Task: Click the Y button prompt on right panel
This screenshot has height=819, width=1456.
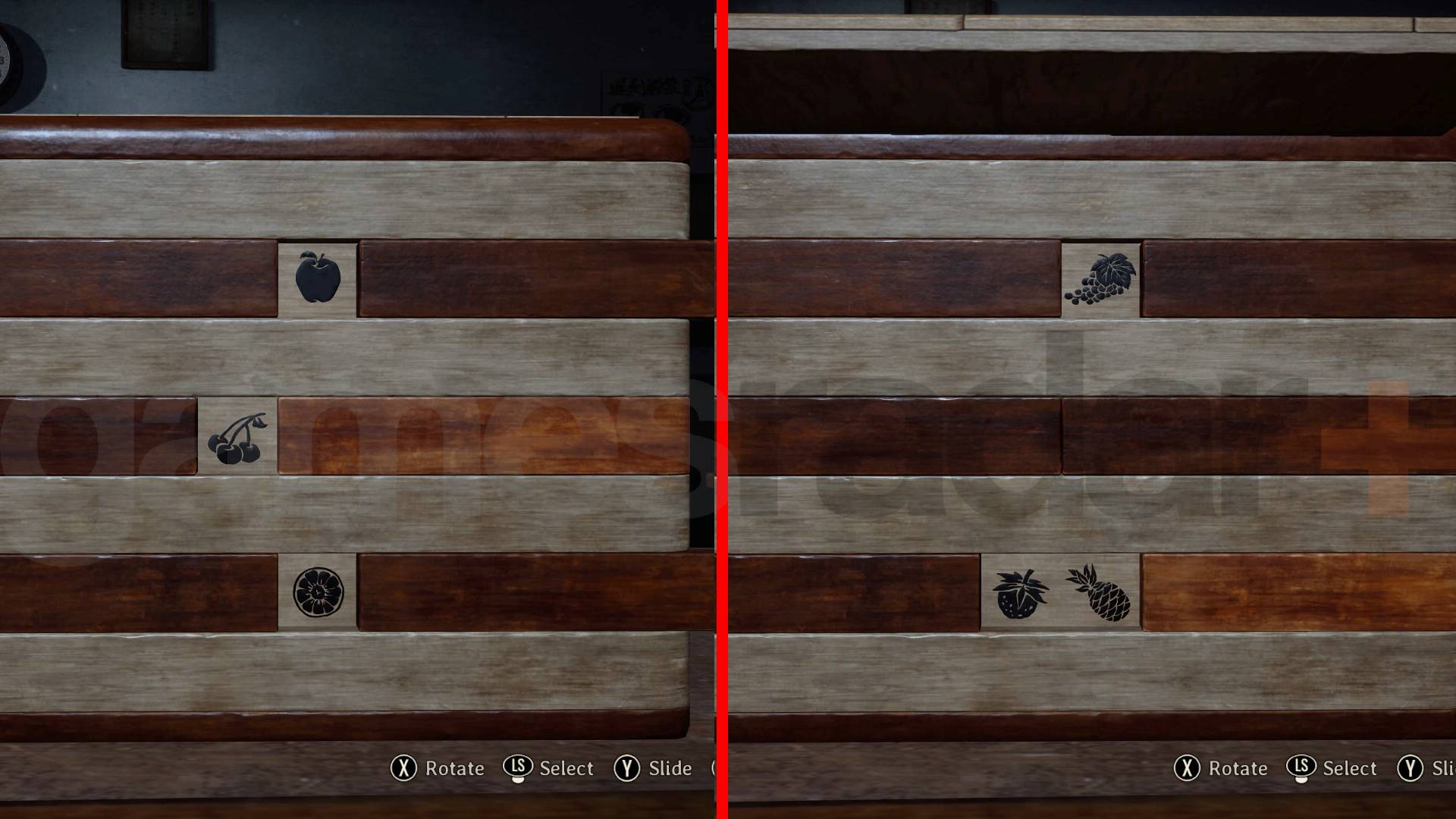Action: tap(1409, 768)
